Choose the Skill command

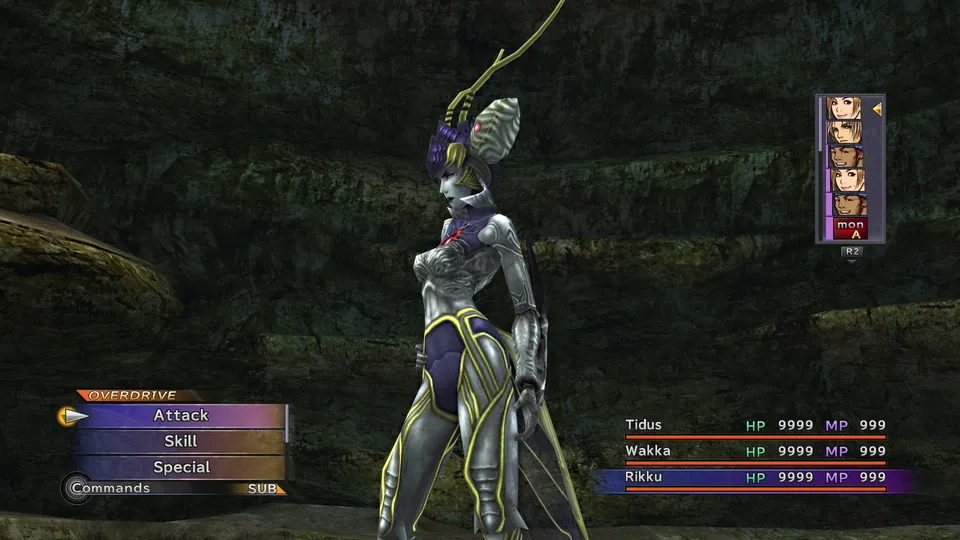181,441
